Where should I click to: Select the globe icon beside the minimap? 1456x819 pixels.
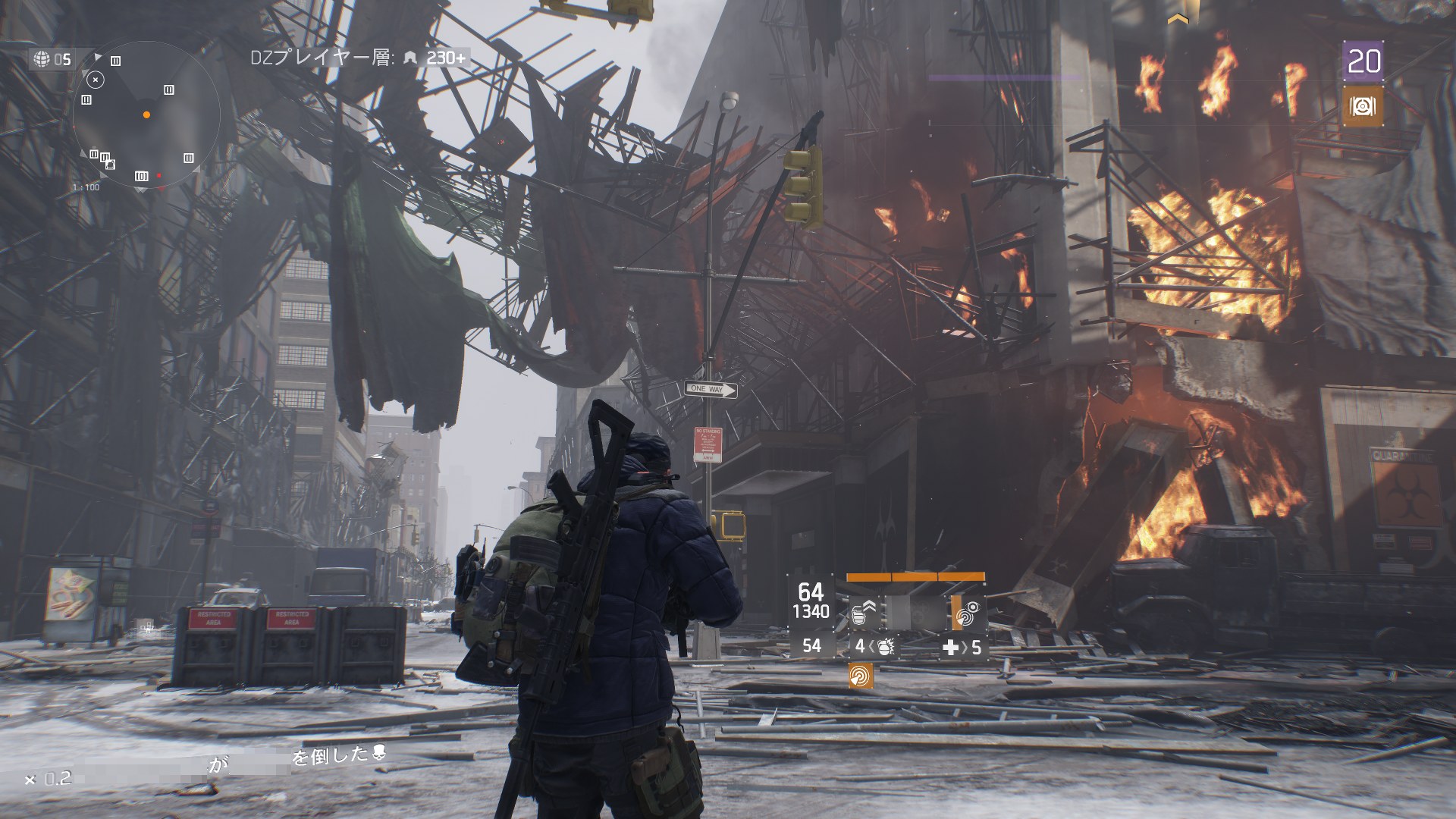click(42, 58)
